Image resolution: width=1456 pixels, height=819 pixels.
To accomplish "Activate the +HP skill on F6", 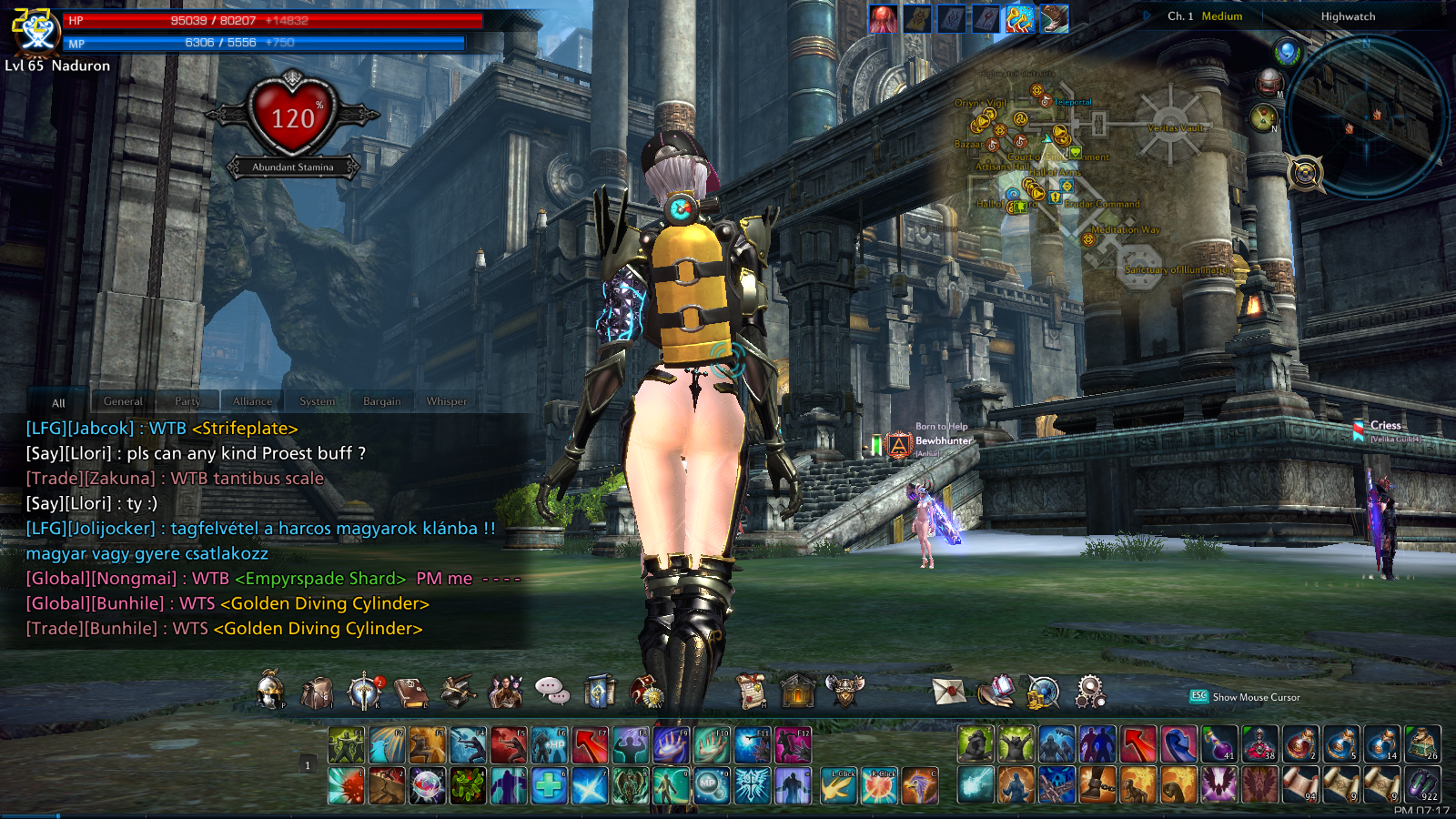I will 550,745.
